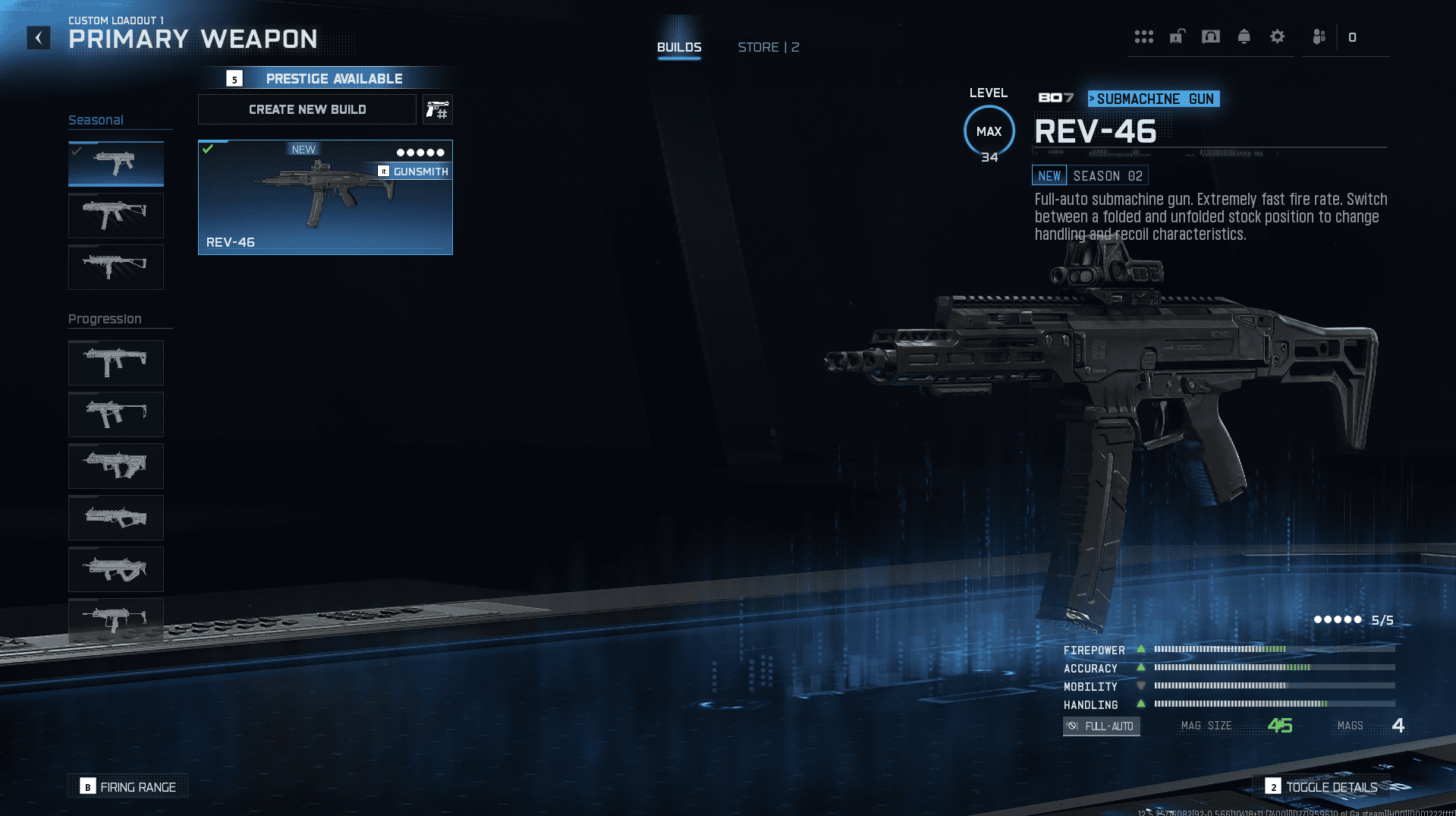The image size is (1456, 816).
Task: Toggle the FULL-AUTO fire mode indicator
Action: tap(1101, 726)
